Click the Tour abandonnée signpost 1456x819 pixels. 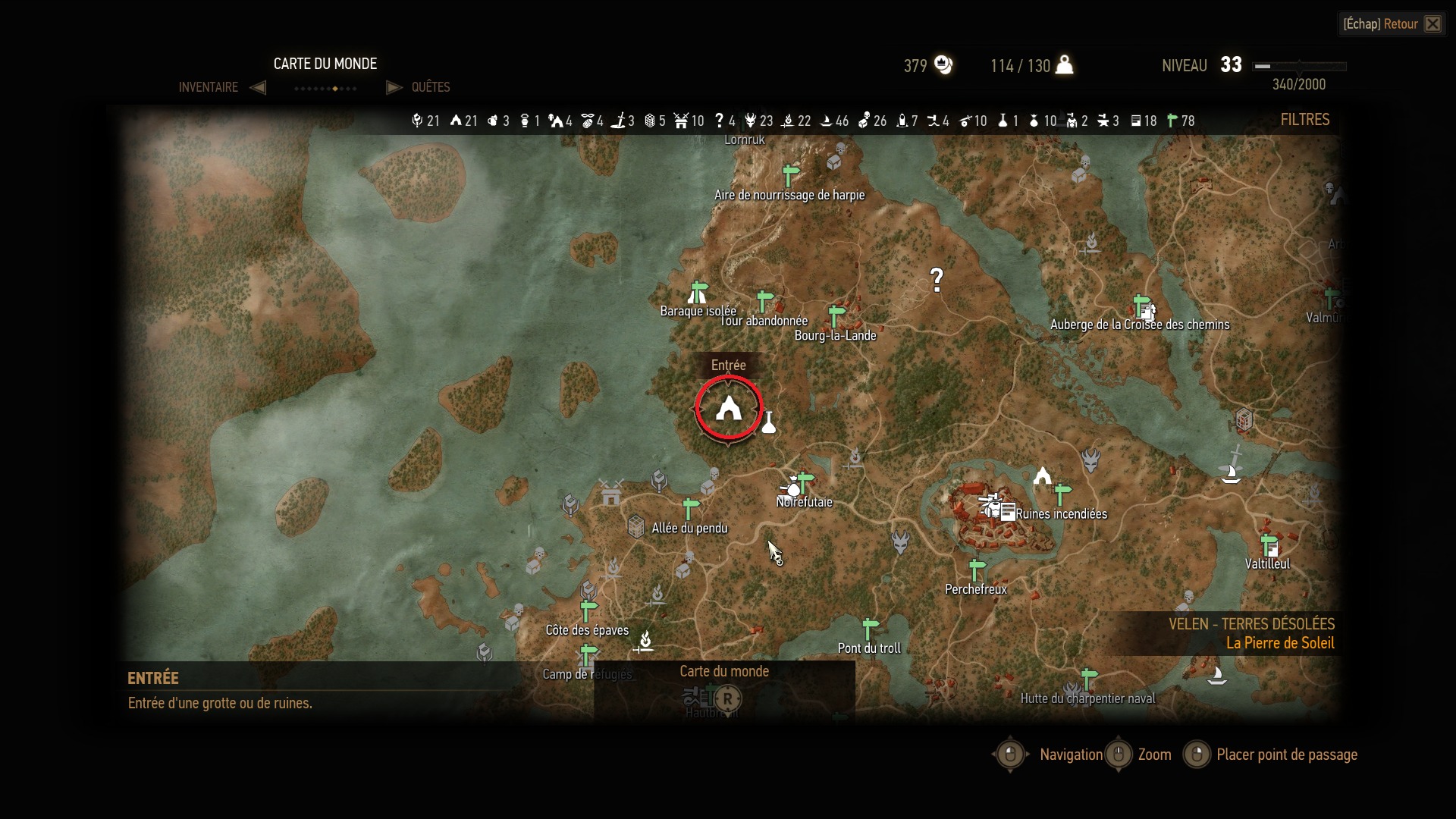(x=764, y=301)
